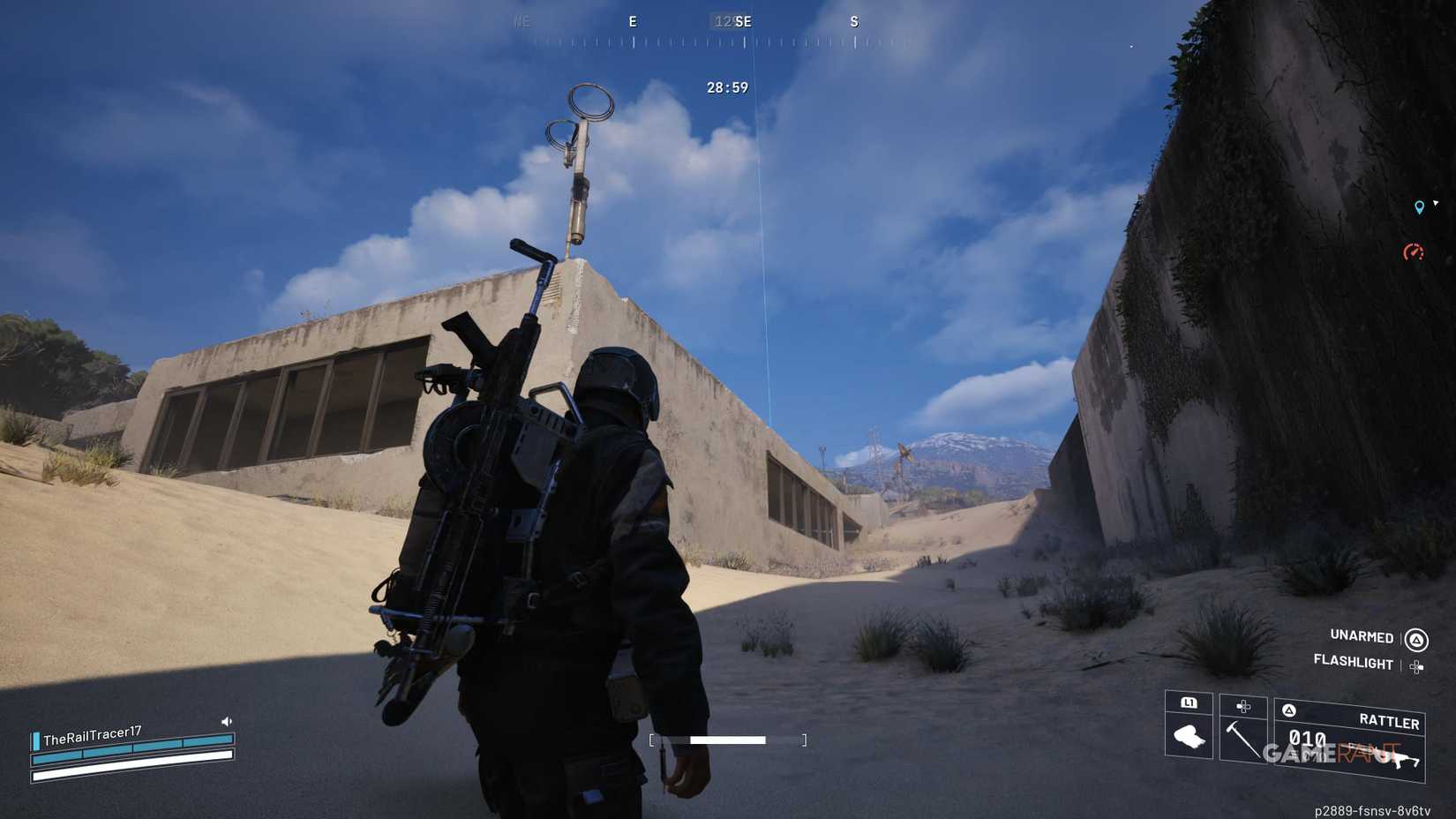The image size is (1456, 819).
Task: Toggle the flashlight via its hotkey prompt
Action: click(x=1354, y=663)
